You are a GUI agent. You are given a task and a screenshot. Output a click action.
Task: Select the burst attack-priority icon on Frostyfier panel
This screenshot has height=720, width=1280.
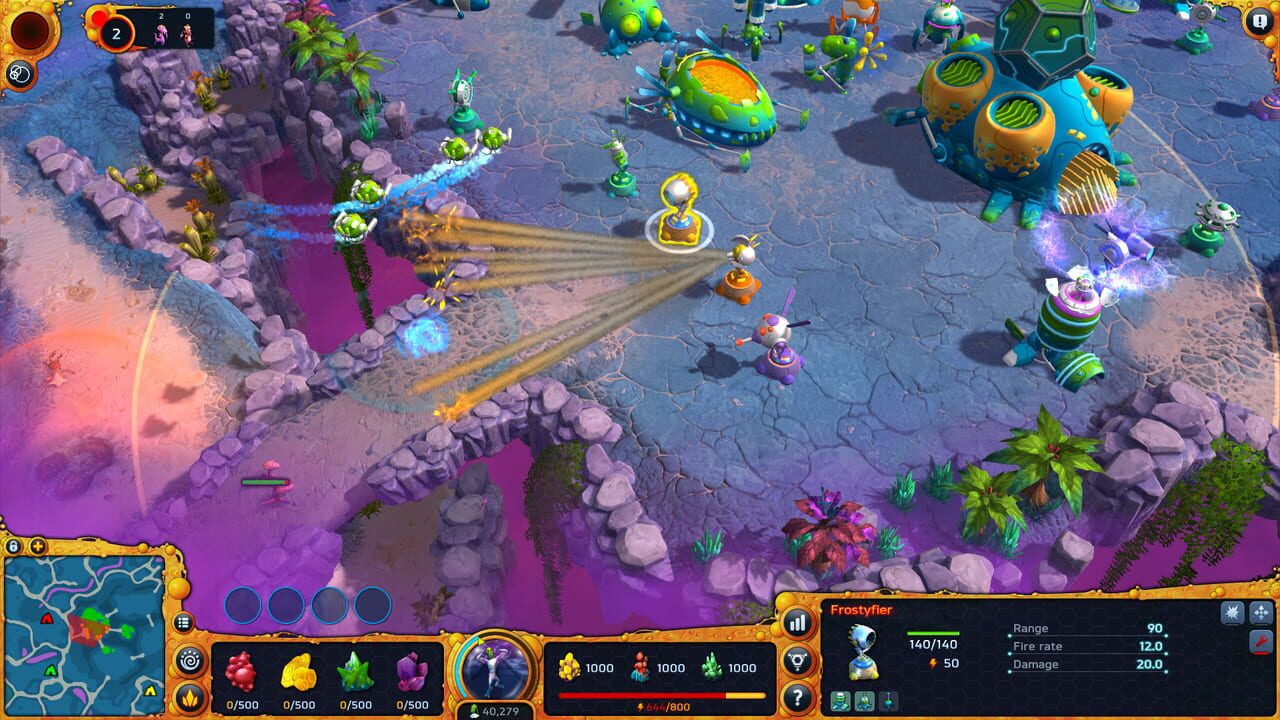(x=1232, y=612)
